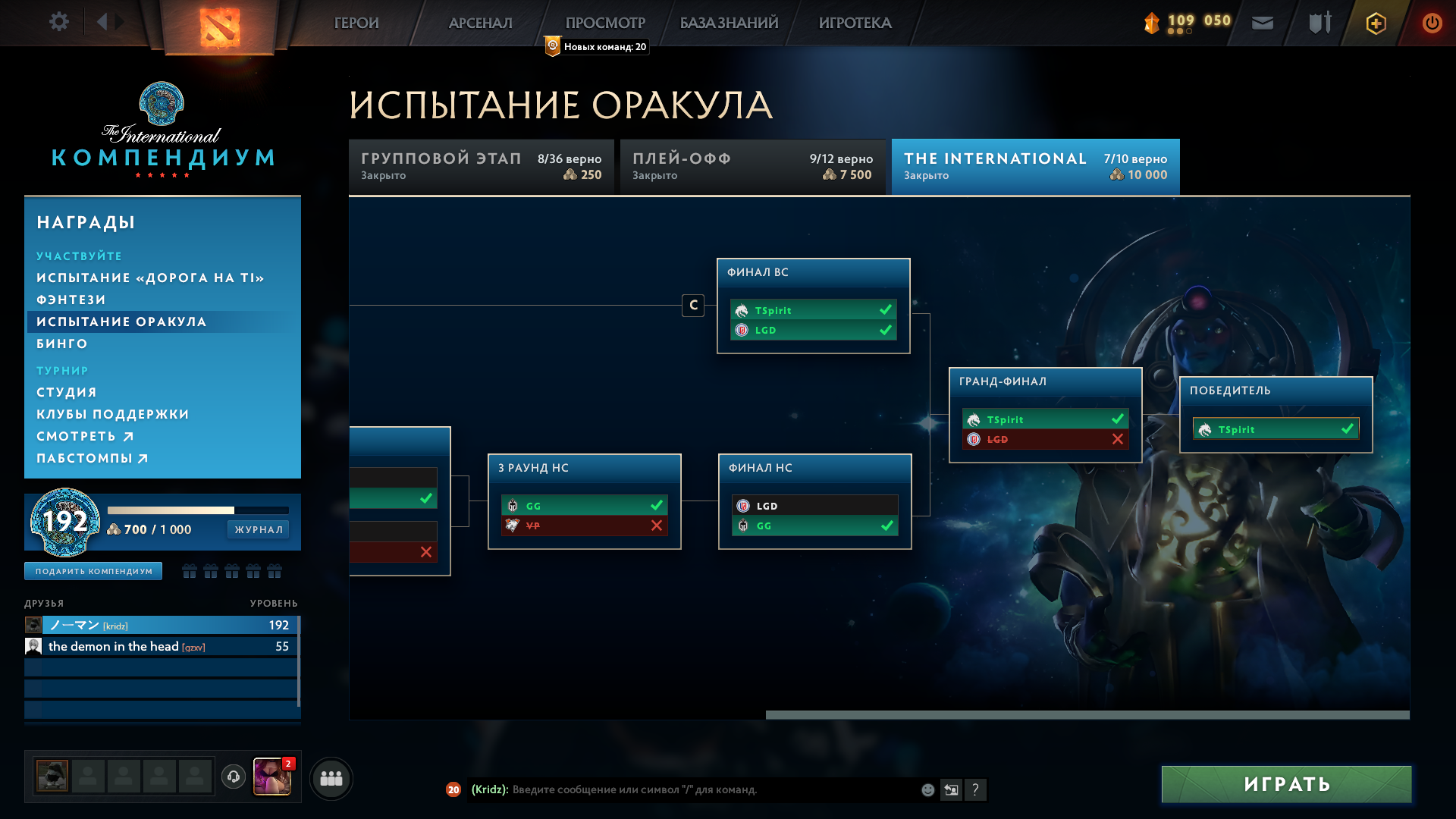Click the chat help question mark icon

[977, 789]
